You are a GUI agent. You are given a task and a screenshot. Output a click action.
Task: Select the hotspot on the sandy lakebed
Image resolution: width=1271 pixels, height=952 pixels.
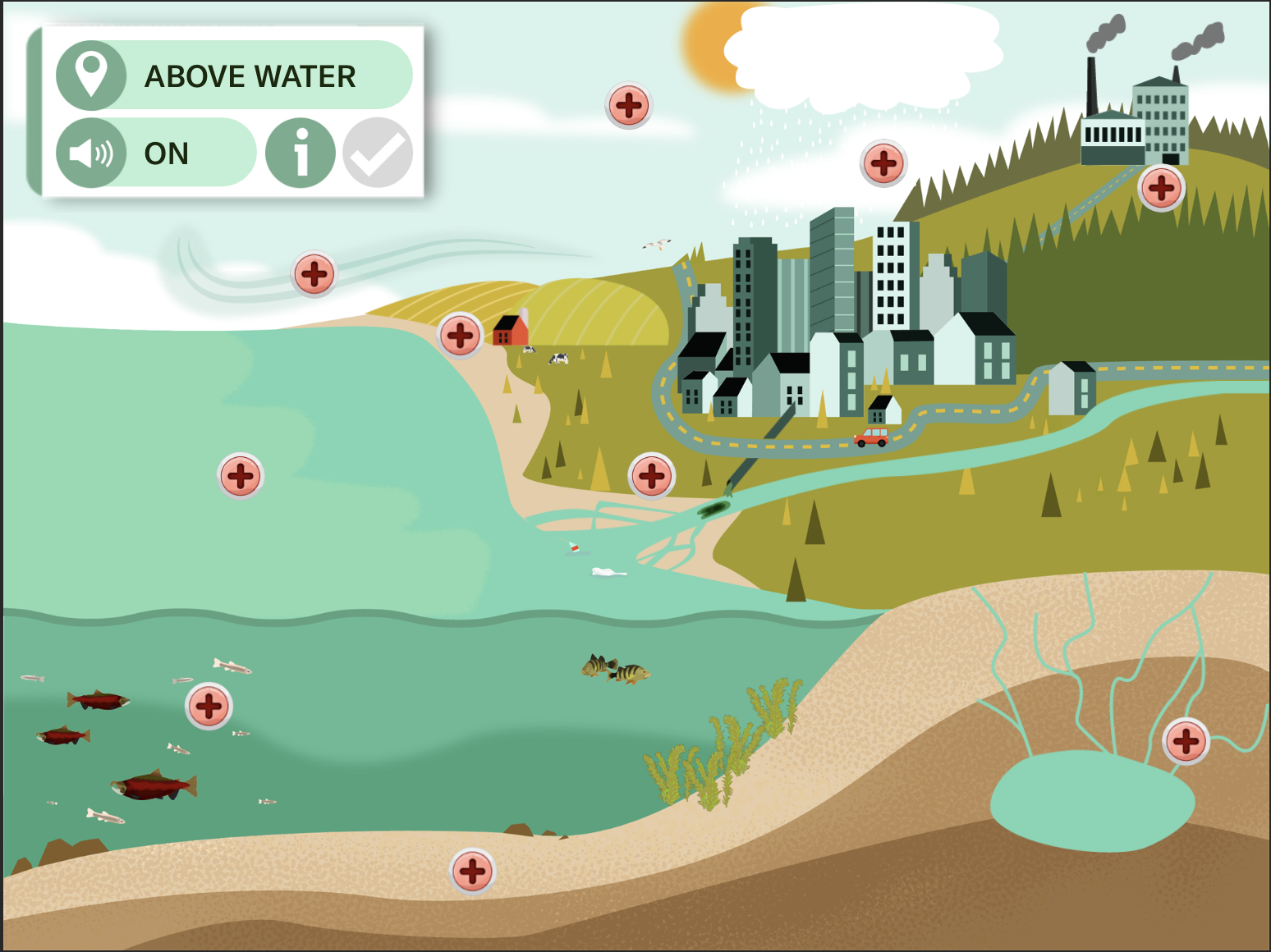coord(470,870)
